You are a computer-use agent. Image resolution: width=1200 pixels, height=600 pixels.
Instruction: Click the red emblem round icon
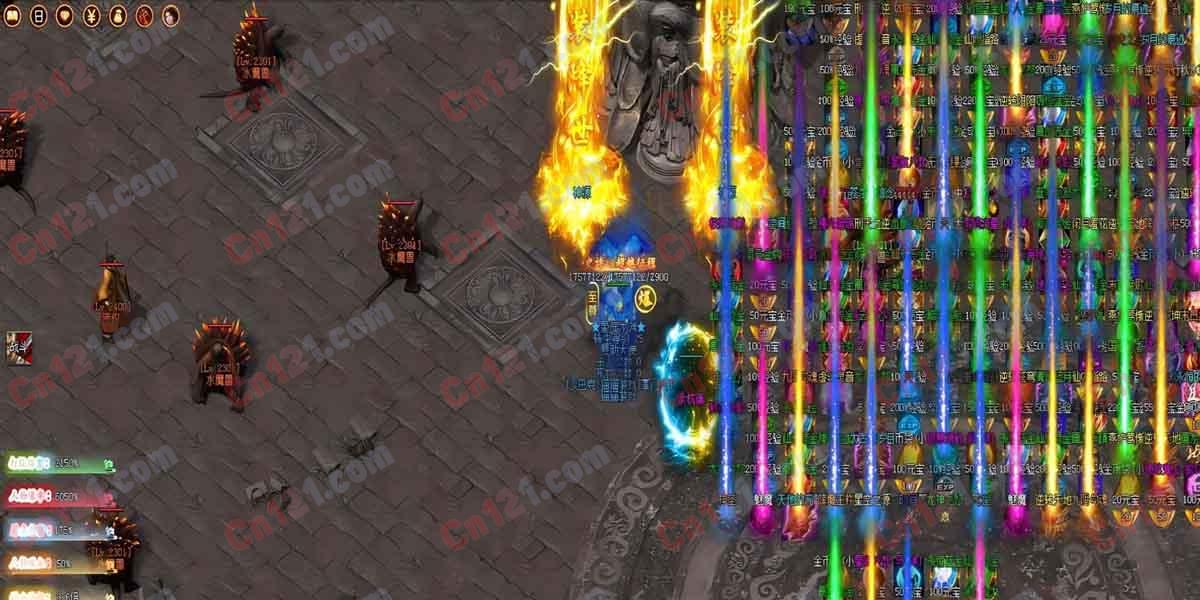point(144,15)
